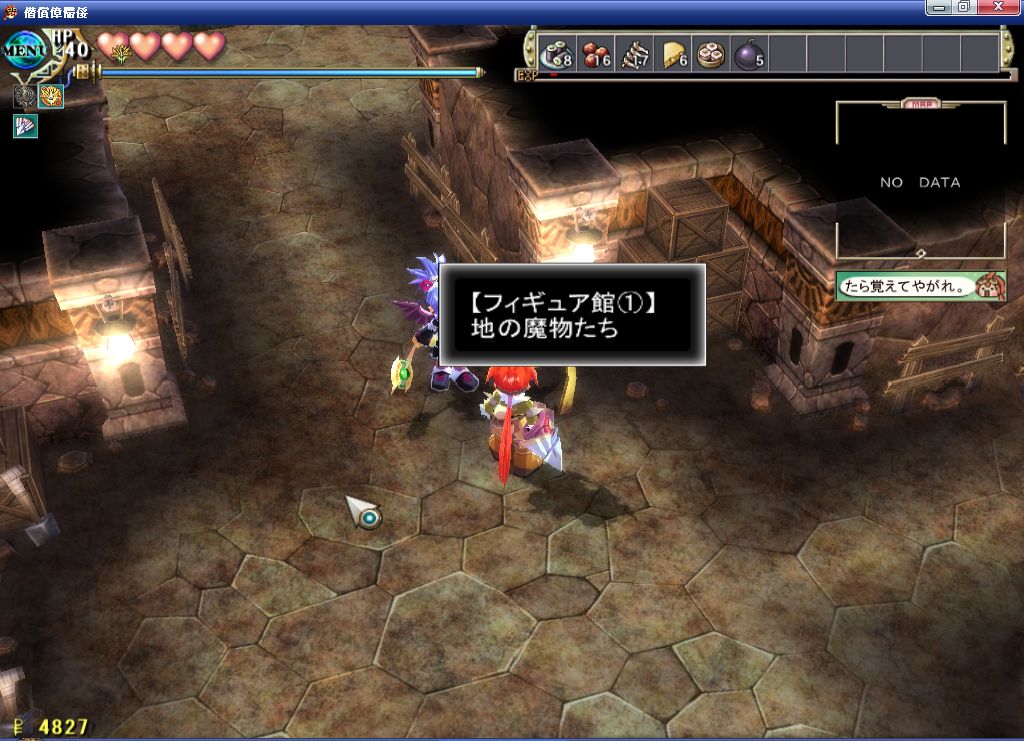The height and width of the screenshot is (741, 1024).
Task: Pick the black bomb item slot
Action: click(x=750, y=54)
